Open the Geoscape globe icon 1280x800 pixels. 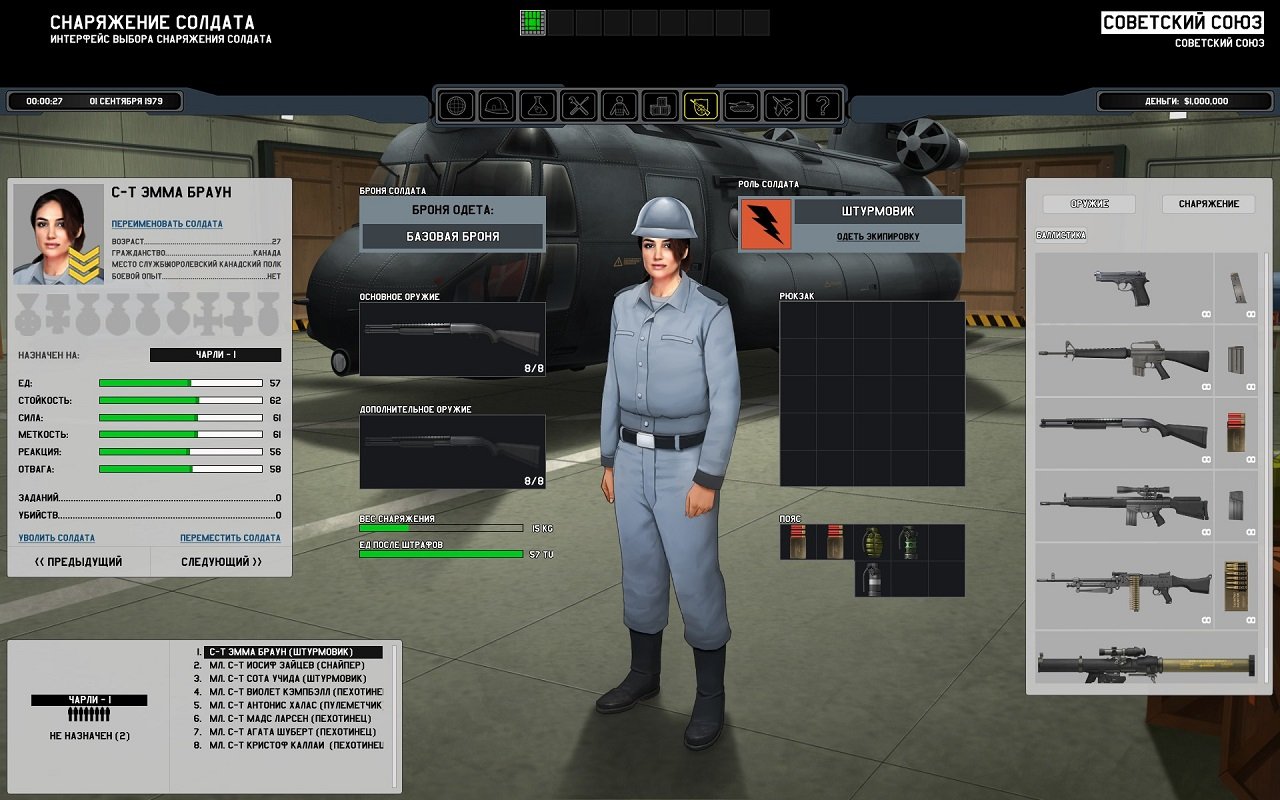[x=457, y=105]
